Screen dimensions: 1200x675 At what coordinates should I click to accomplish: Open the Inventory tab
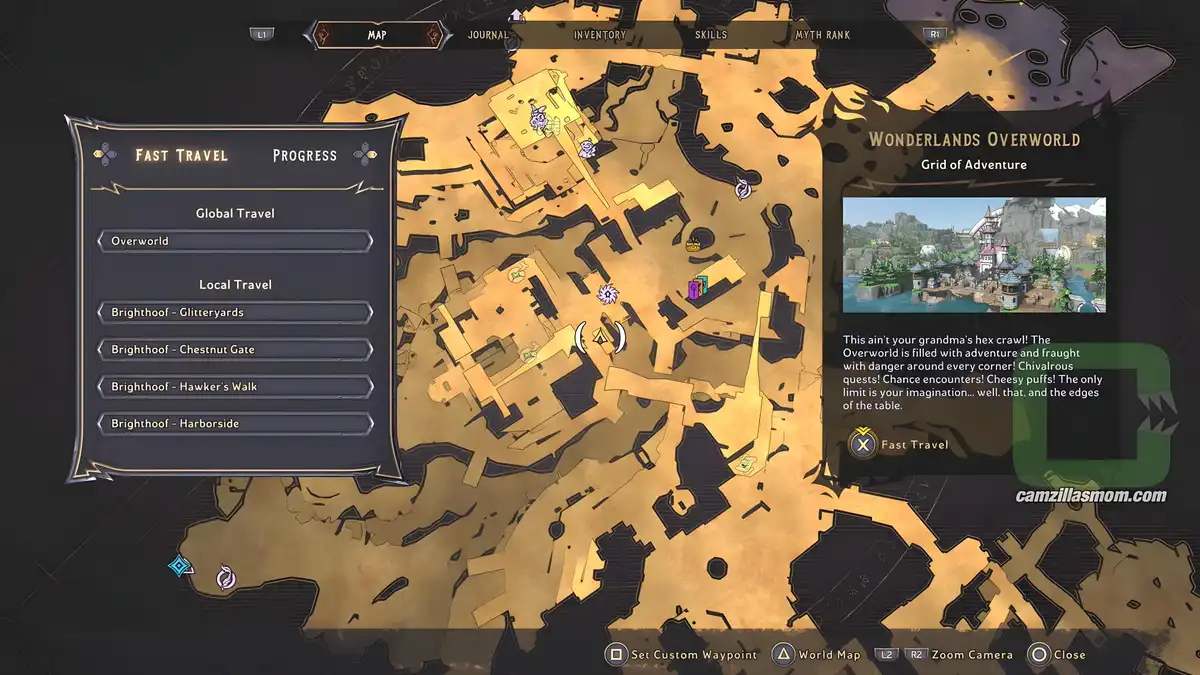[x=600, y=35]
